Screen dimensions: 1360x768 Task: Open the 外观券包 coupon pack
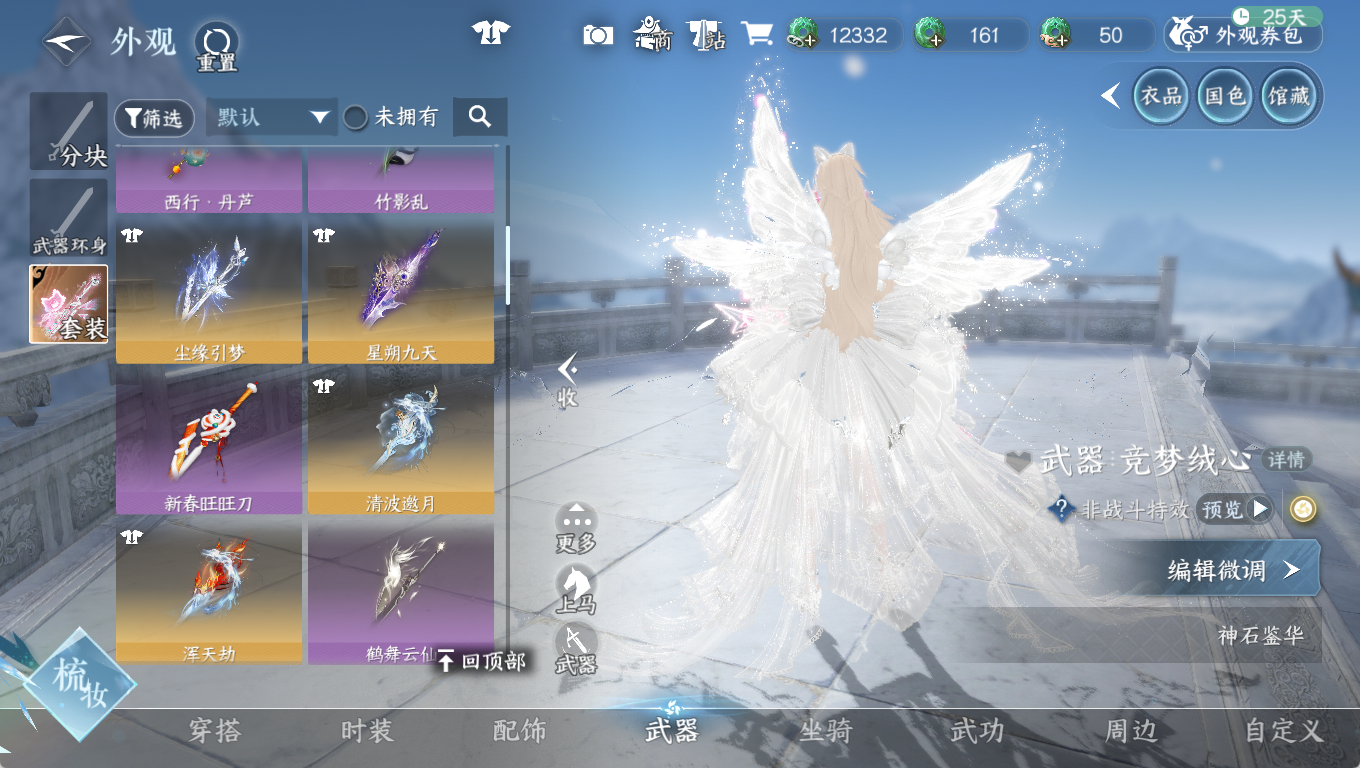[x=1243, y=36]
